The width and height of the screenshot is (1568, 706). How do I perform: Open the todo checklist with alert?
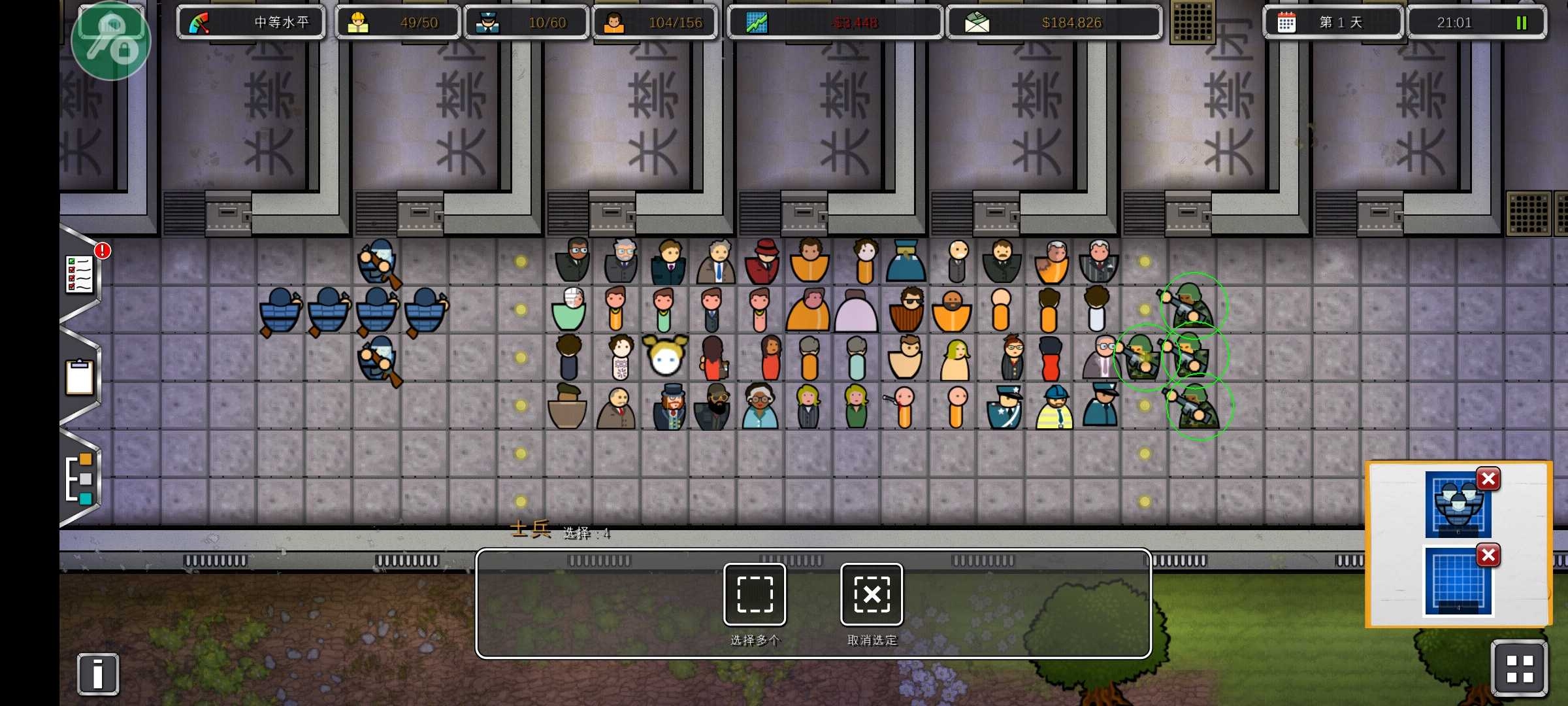pyautogui.click(x=80, y=273)
